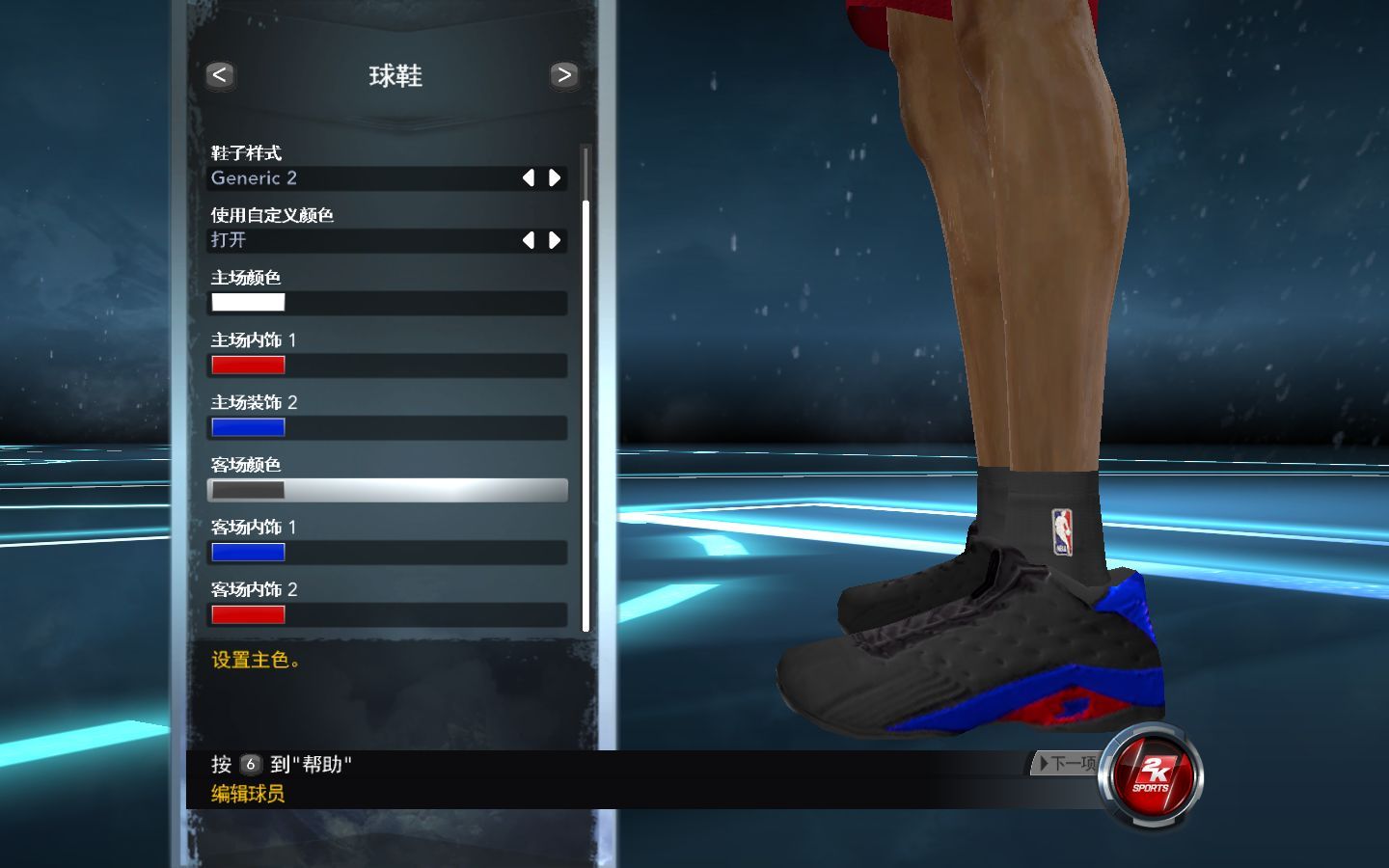Open the highlighted dark away color swatch

coord(248,490)
